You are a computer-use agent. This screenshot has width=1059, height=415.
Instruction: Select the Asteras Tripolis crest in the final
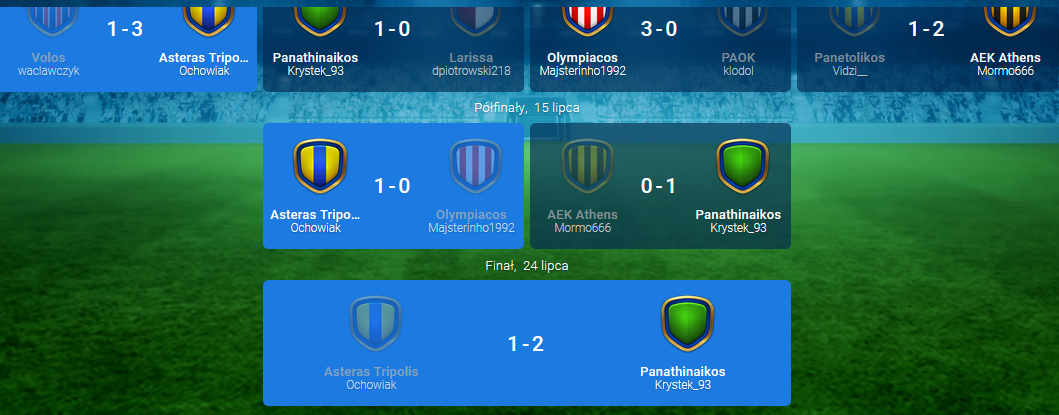pos(375,322)
